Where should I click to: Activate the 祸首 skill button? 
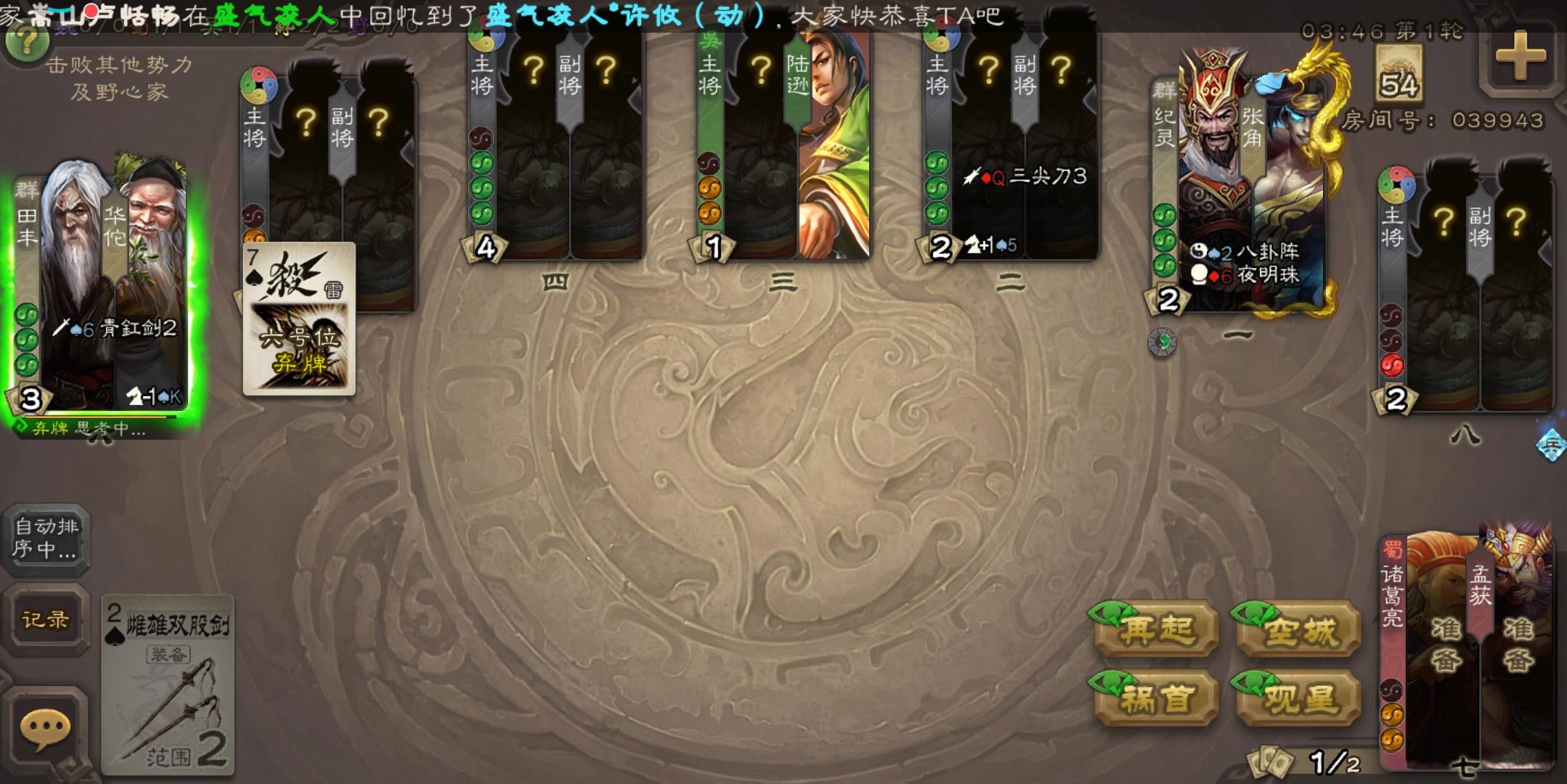(1156, 698)
